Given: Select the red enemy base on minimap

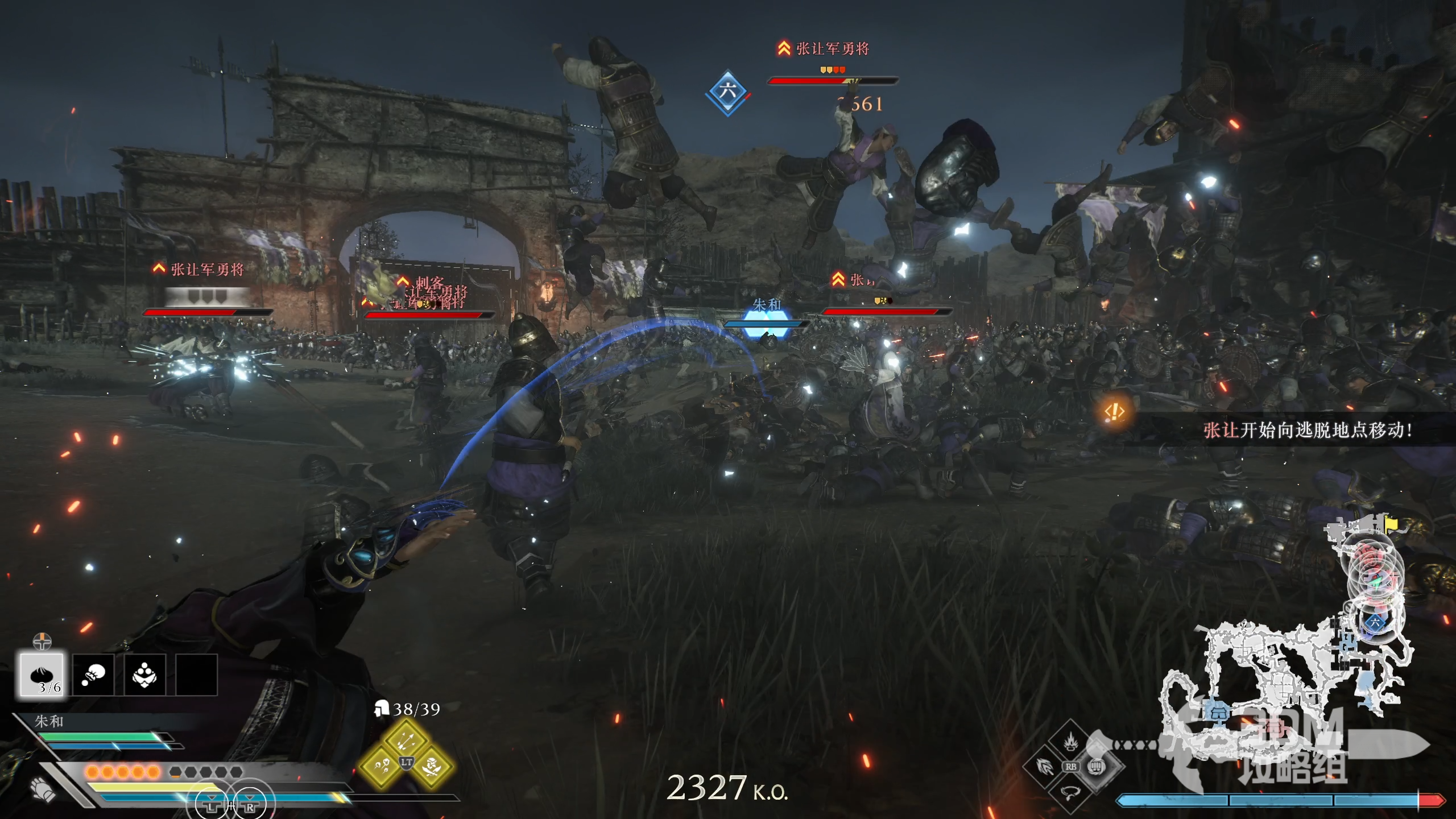Looking at the screenshot, I should [1273, 727].
